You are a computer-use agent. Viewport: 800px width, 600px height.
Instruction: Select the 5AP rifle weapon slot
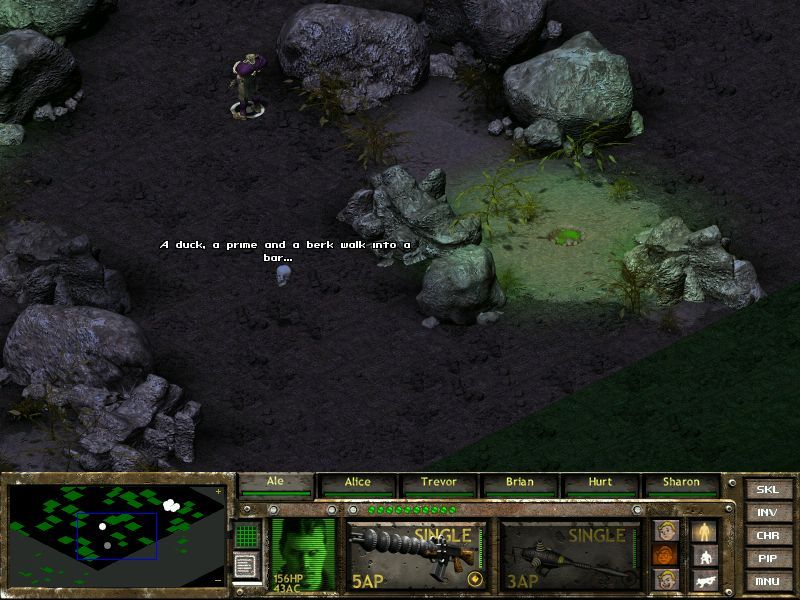pos(416,554)
